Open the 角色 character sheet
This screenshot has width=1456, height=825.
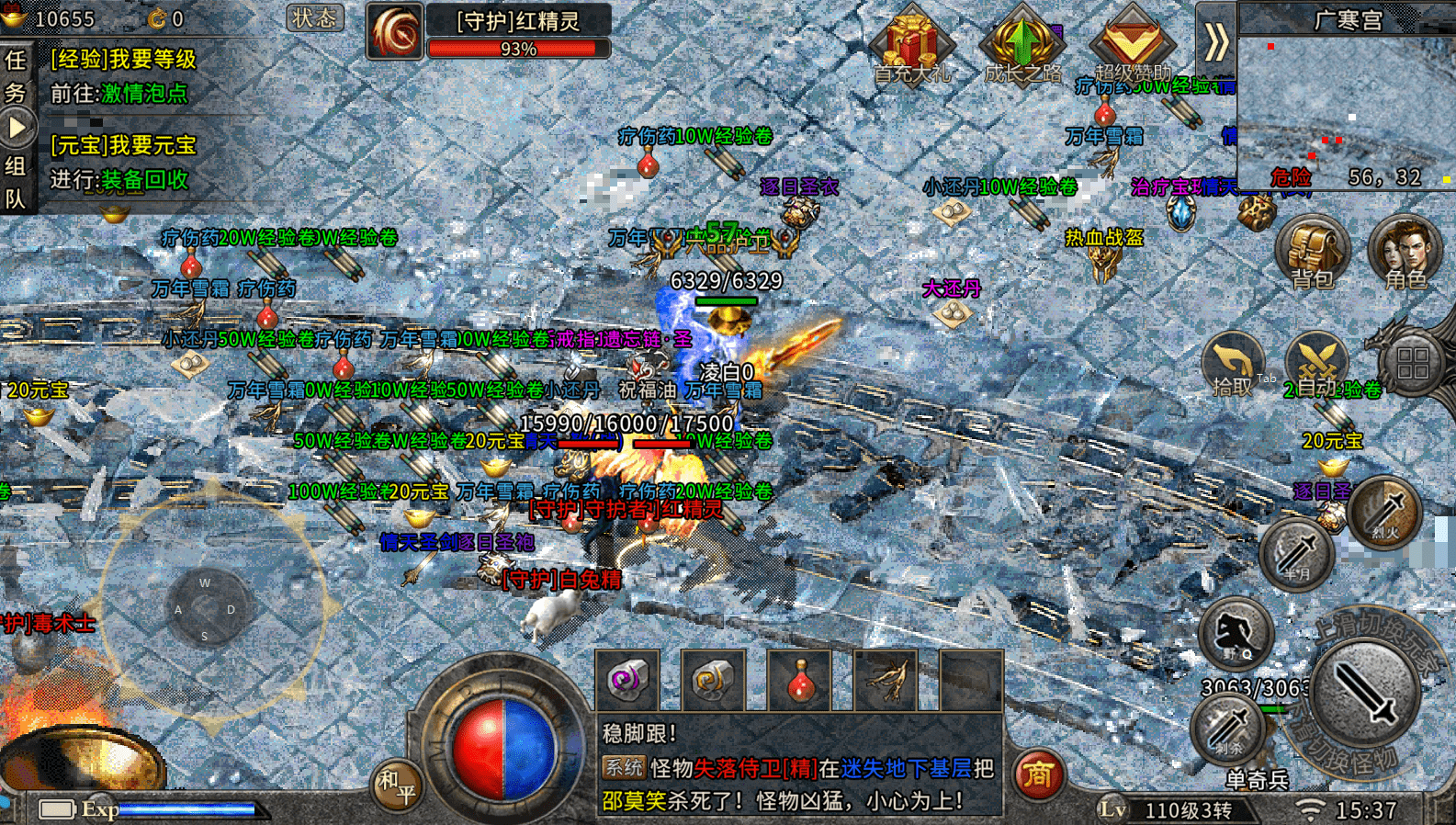(1405, 253)
